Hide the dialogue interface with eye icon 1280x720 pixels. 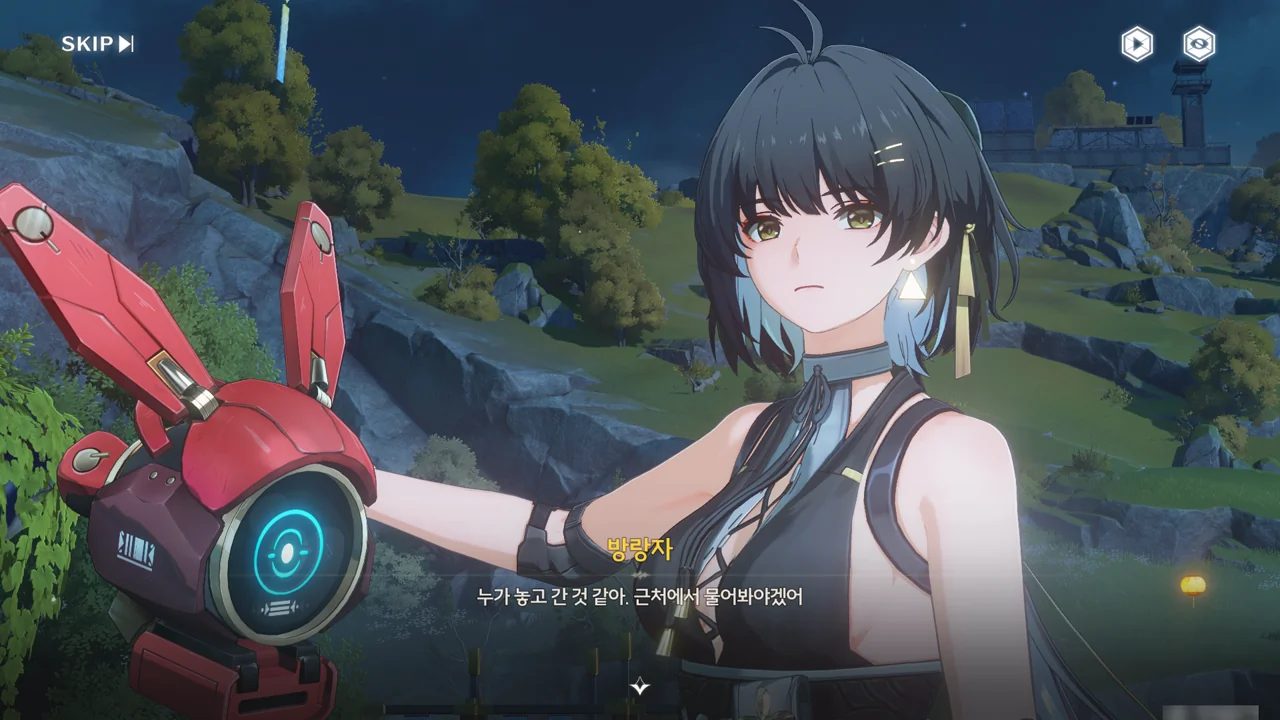[x=1198, y=44]
